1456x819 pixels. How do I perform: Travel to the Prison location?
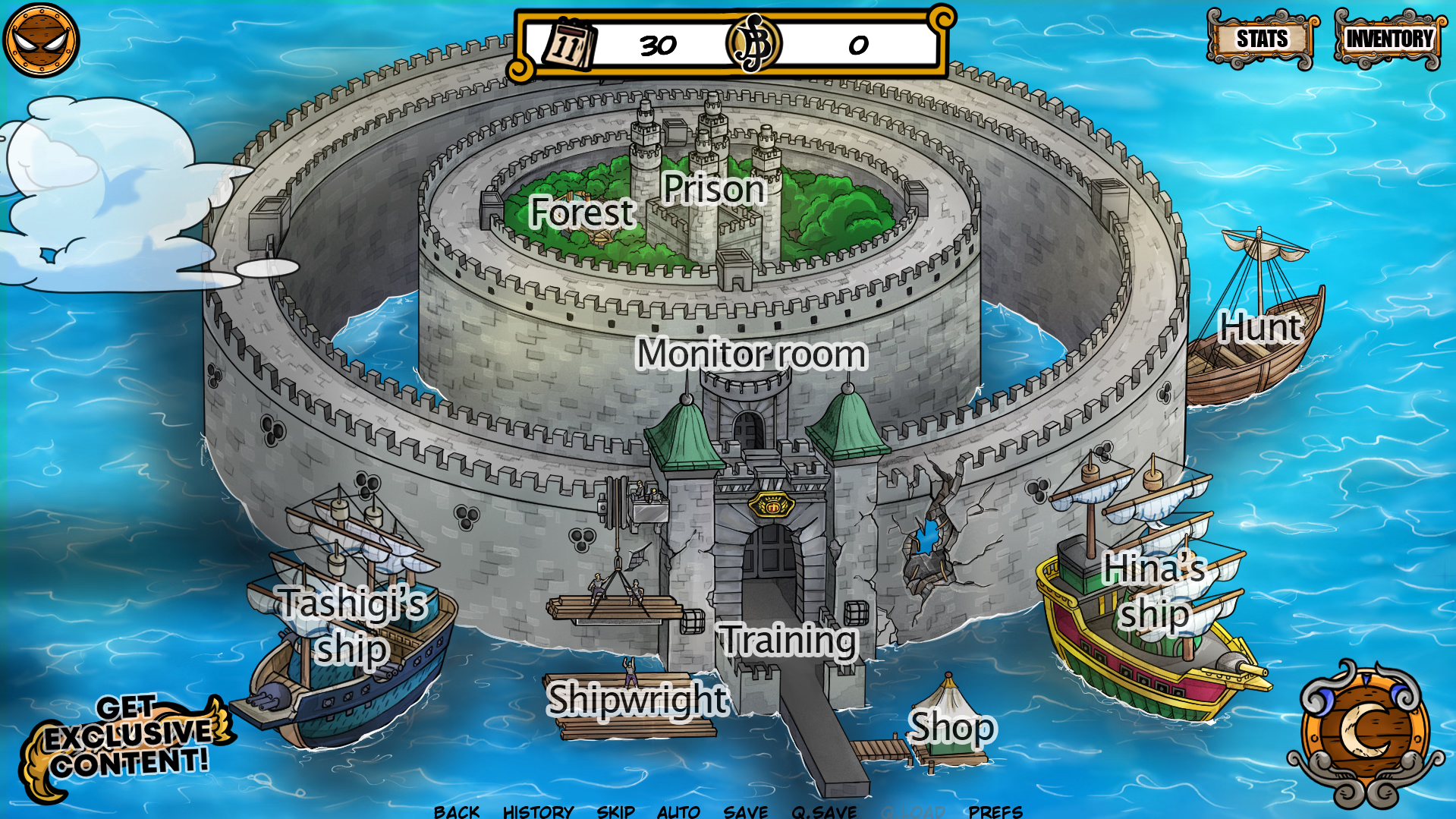[x=713, y=188]
